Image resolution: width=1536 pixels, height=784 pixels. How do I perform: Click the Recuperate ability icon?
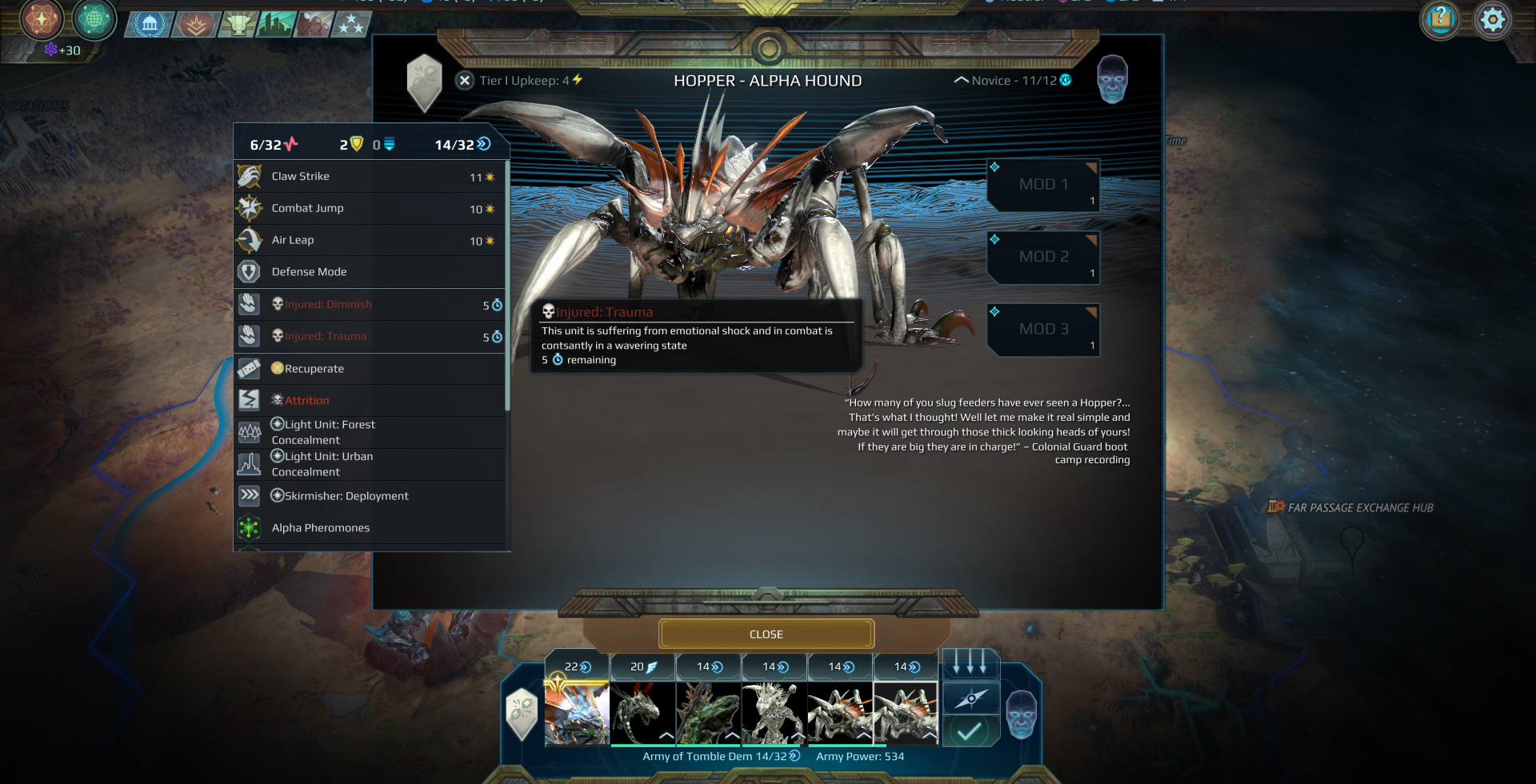249,368
